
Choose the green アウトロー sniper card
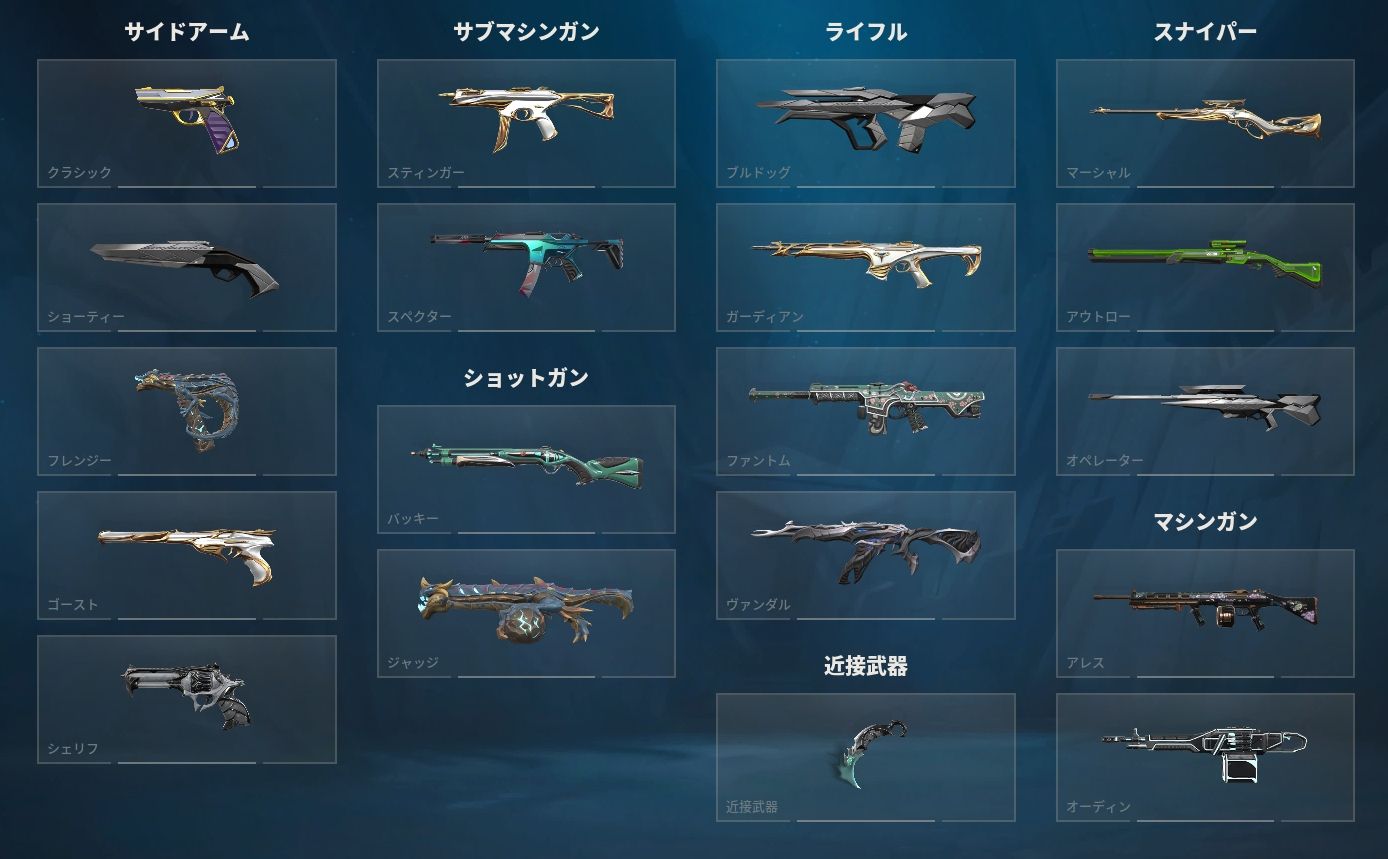coord(1205,267)
